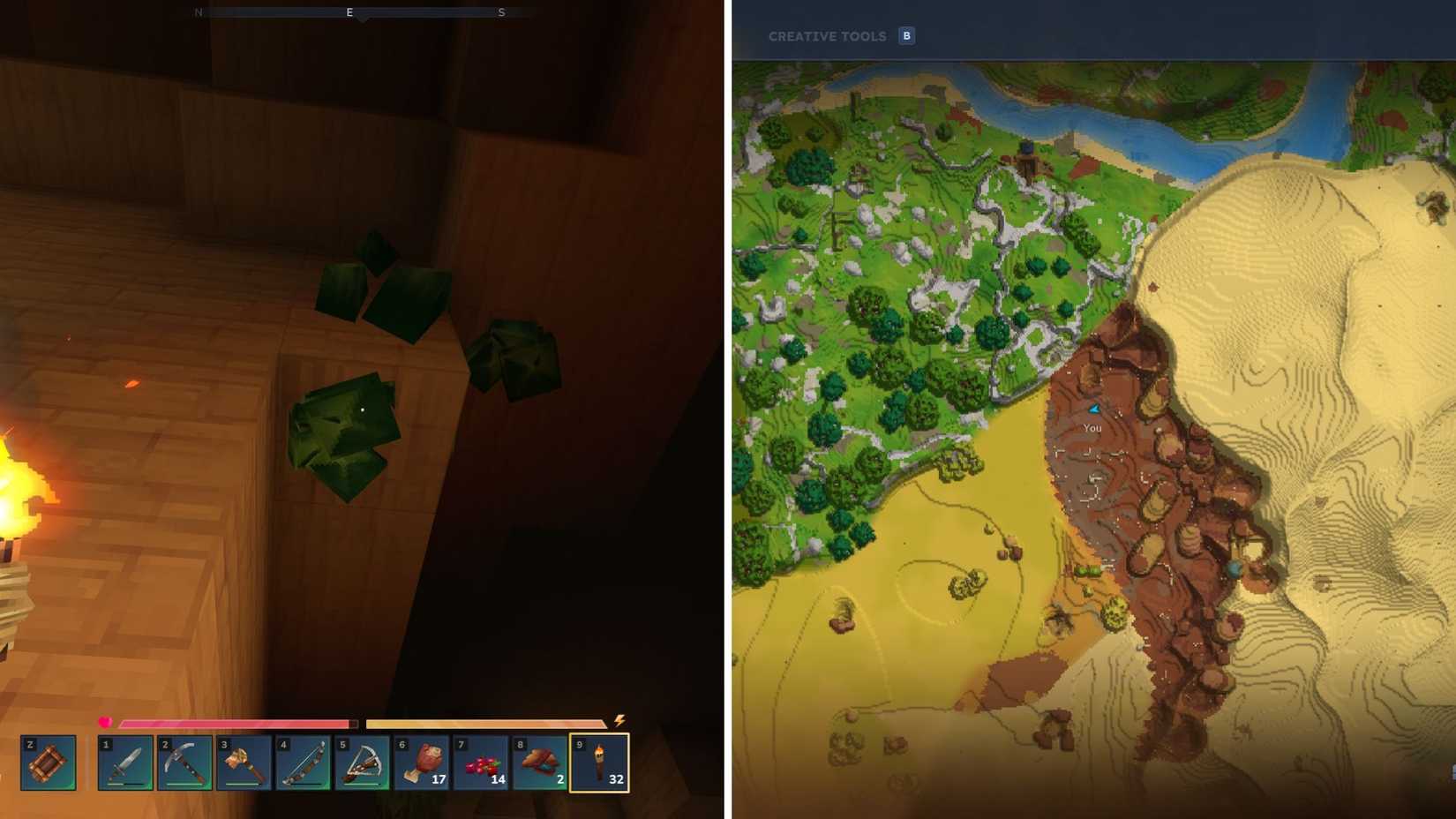
Task: Select the raft item in the Z slot
Action: [x=49, y=764]
